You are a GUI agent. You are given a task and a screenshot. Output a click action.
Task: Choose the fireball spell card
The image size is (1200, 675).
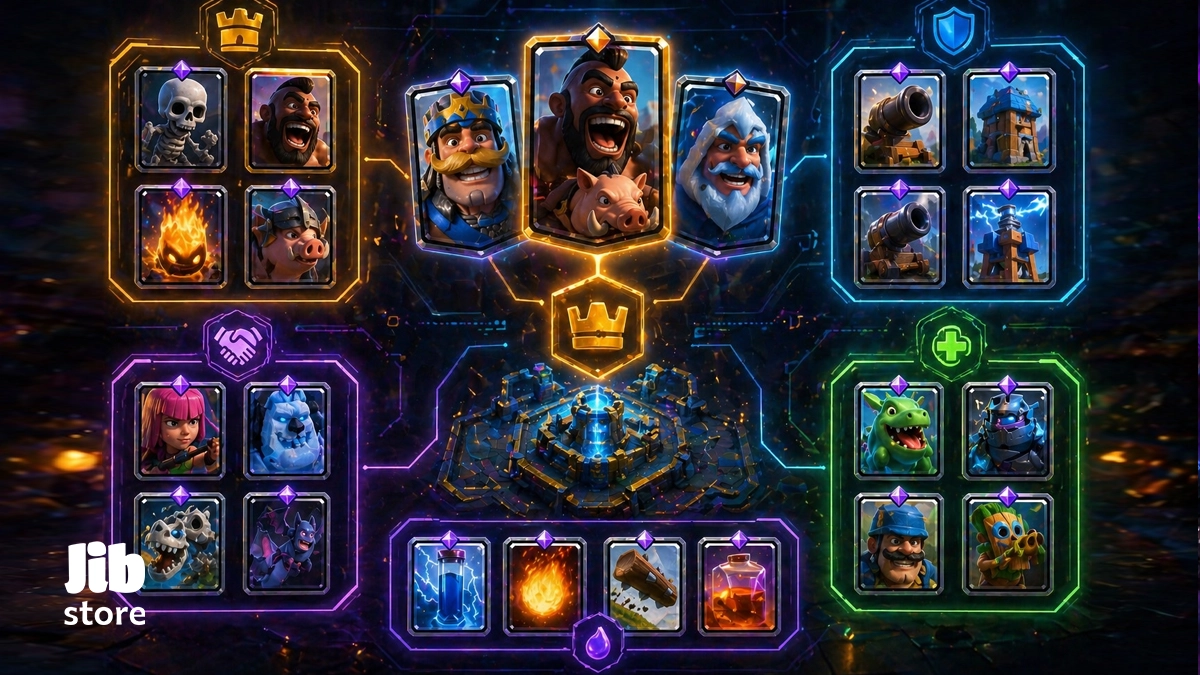pos(543,585)
